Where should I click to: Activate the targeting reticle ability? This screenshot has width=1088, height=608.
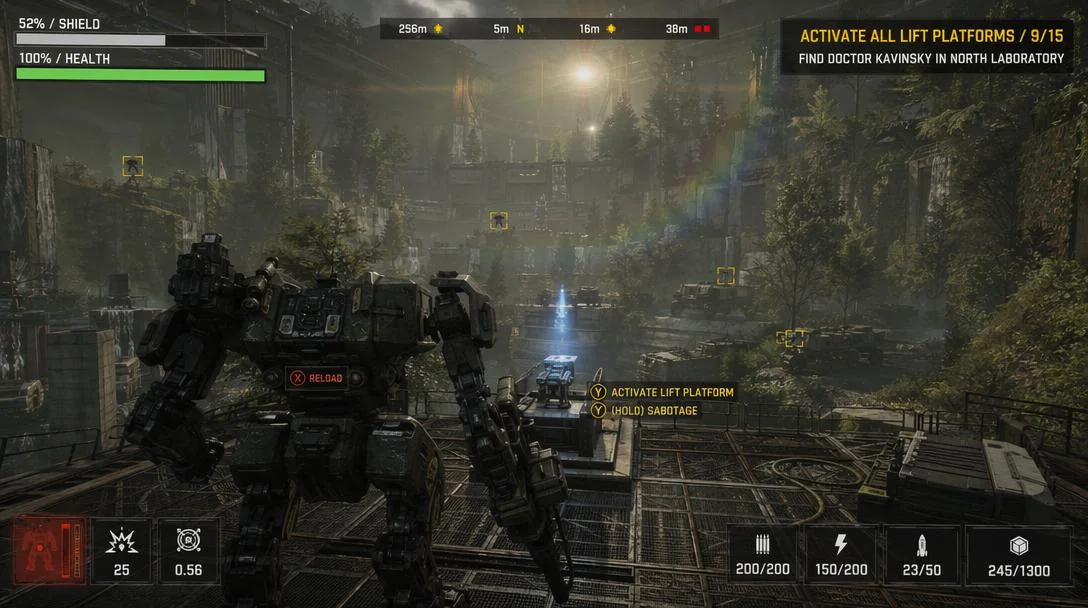[x=188, y=551]
